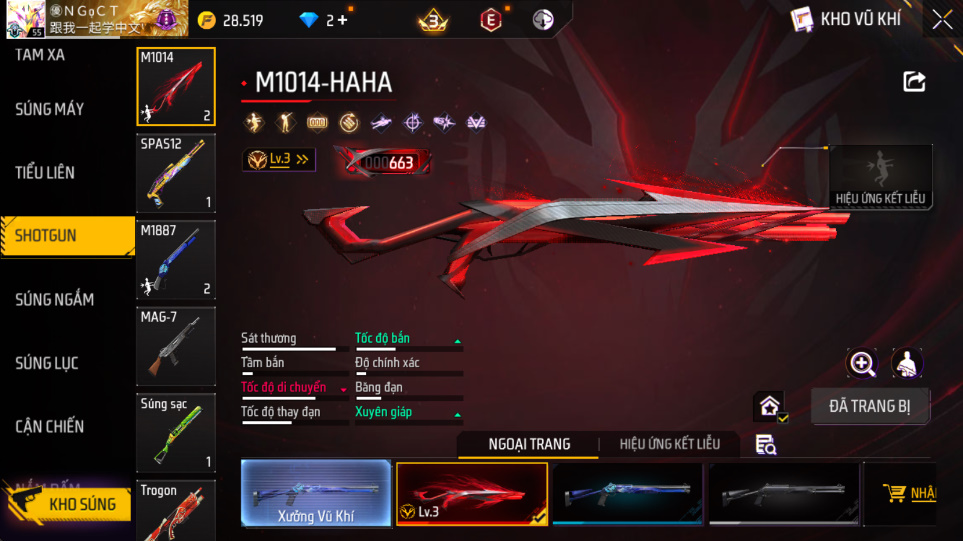Screen dimensions: 963x541
Task: Switch to the Hiệu Ứng Kết Liễu tab
Action: [669, 444]
